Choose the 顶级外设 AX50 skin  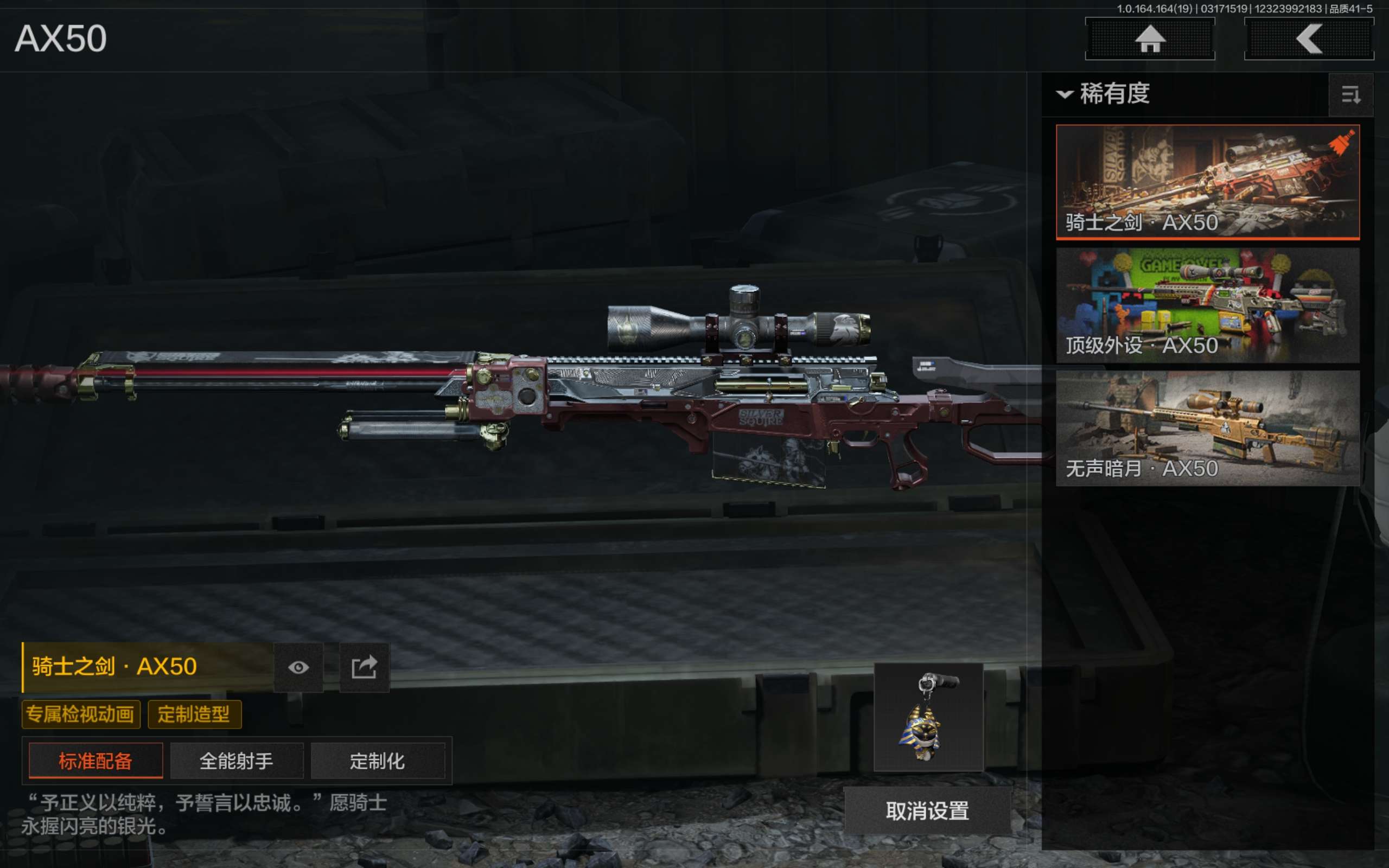(1207, 305)
